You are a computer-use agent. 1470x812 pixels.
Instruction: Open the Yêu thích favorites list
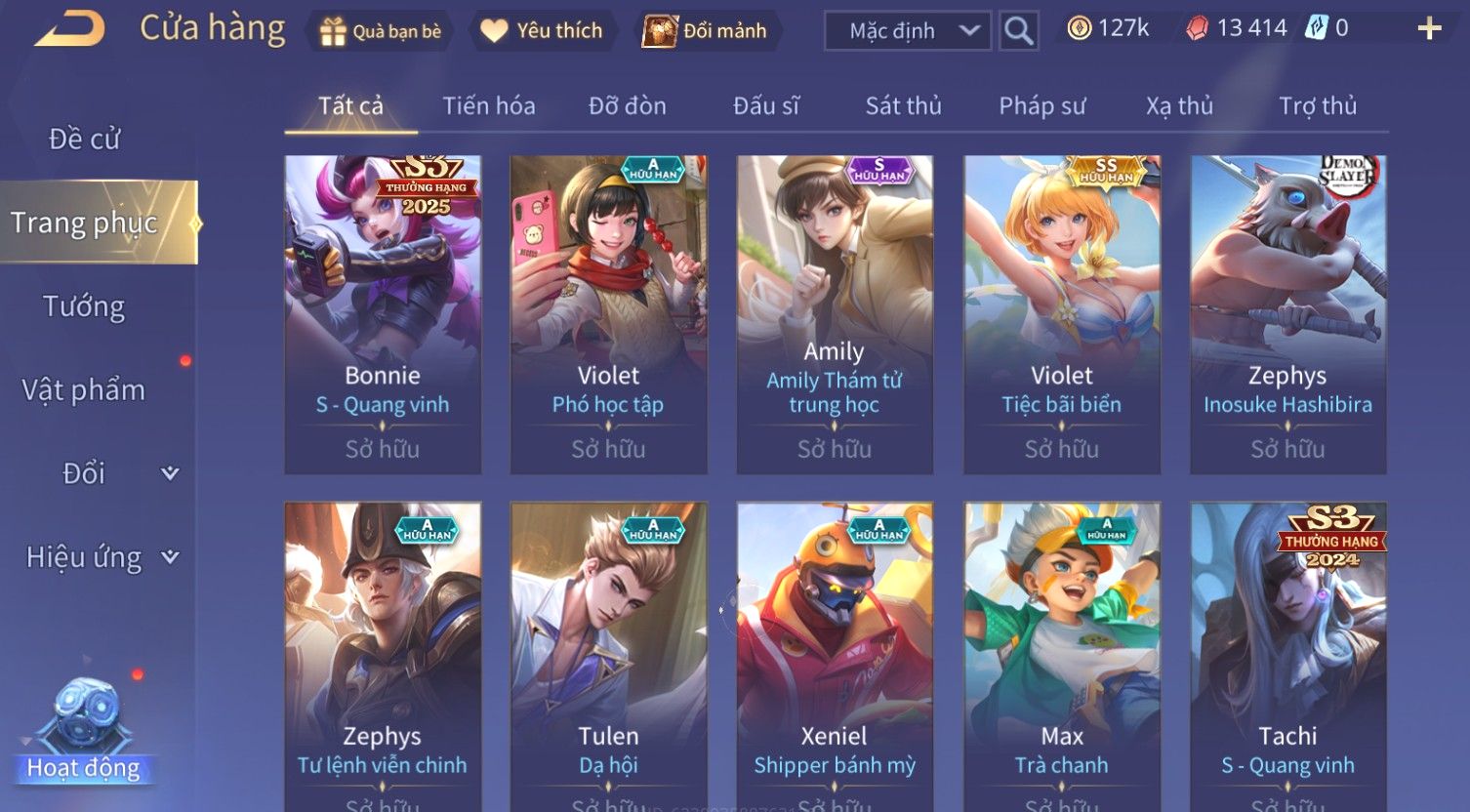click(542, 31)
